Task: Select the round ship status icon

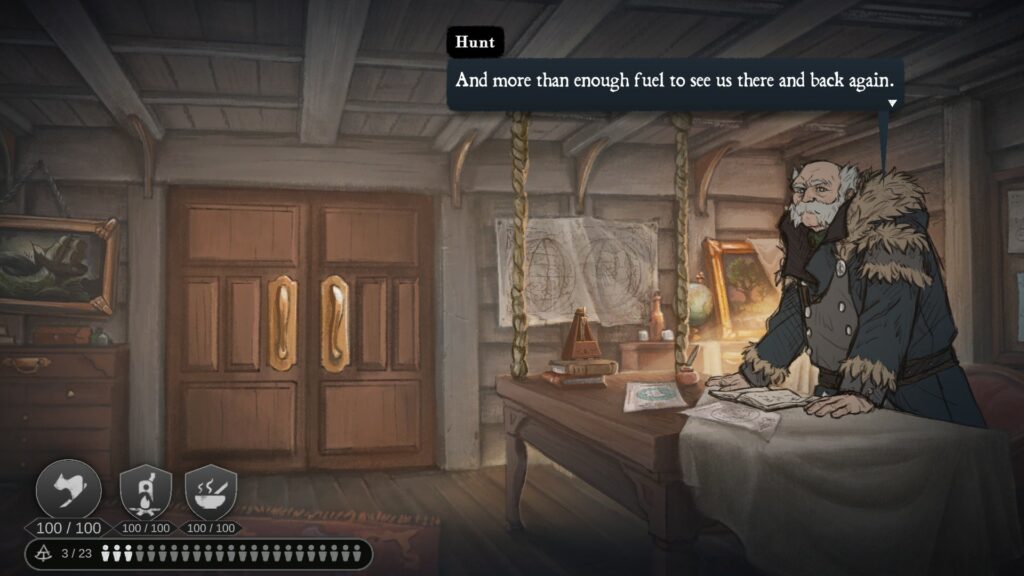Action: point(69,490)
